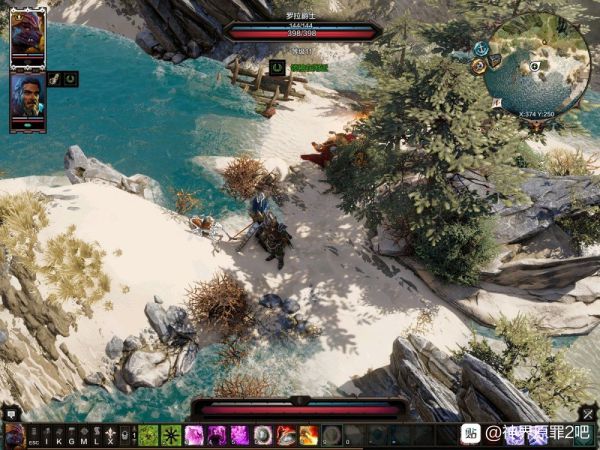
Task: Click the orange magnifier icon beside minimap
Action: point(479,64)
